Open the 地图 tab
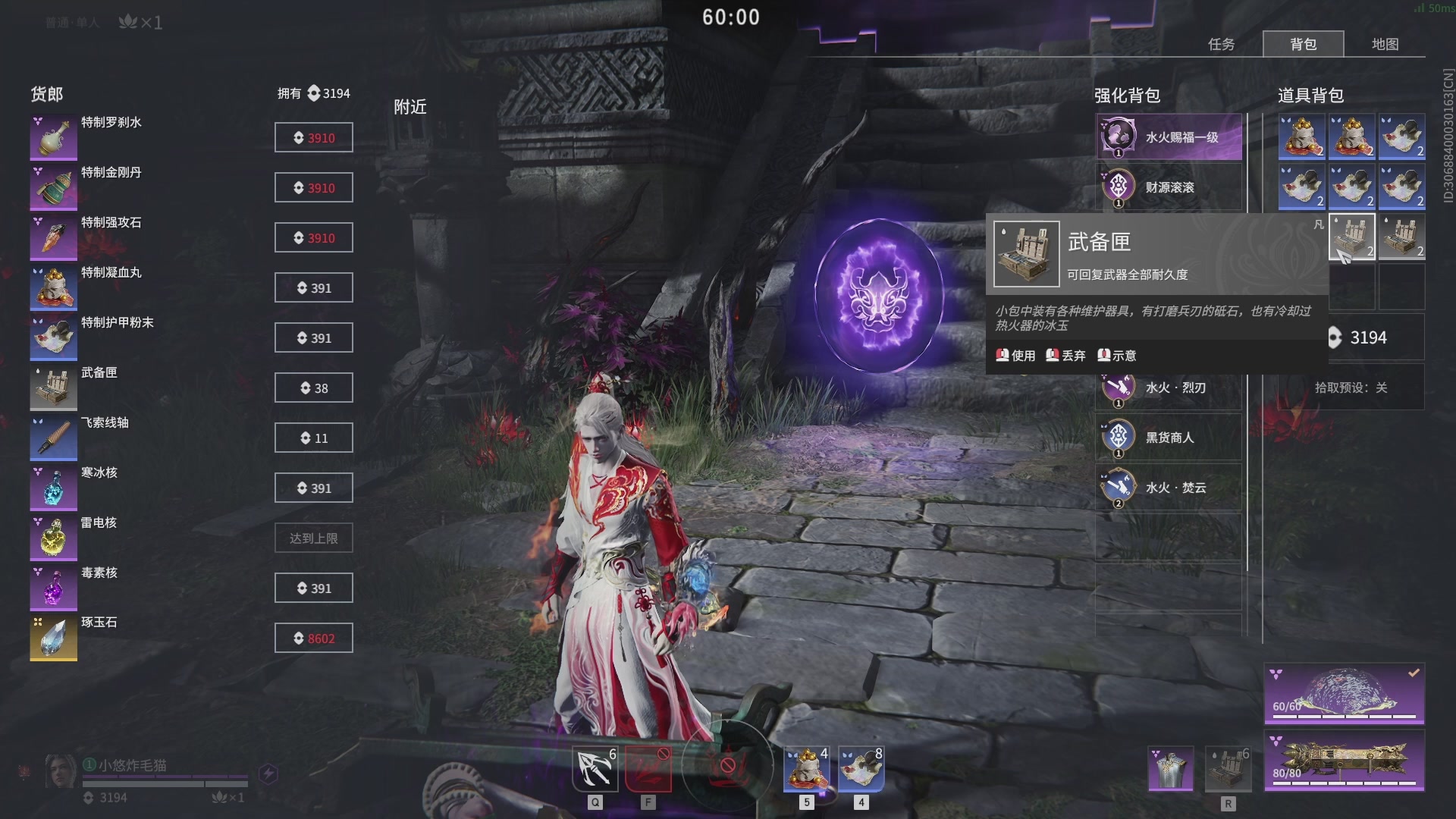The width and height of the screenshot is (1456, 819). tap(1385, 44)
